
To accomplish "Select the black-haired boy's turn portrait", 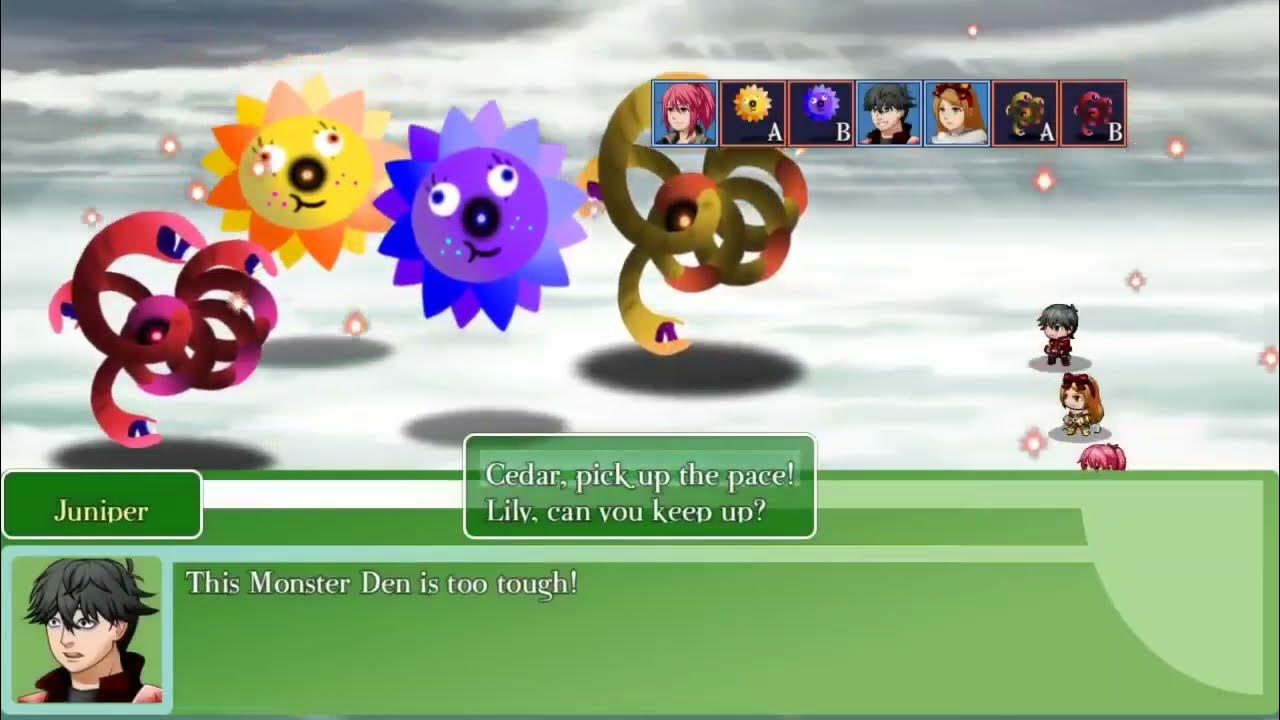I will coord(888,113).
